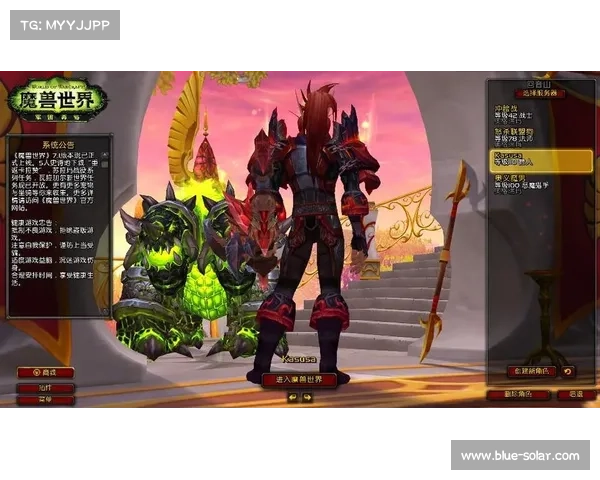Select the highlighted Kasusa character row

[540, 160]
